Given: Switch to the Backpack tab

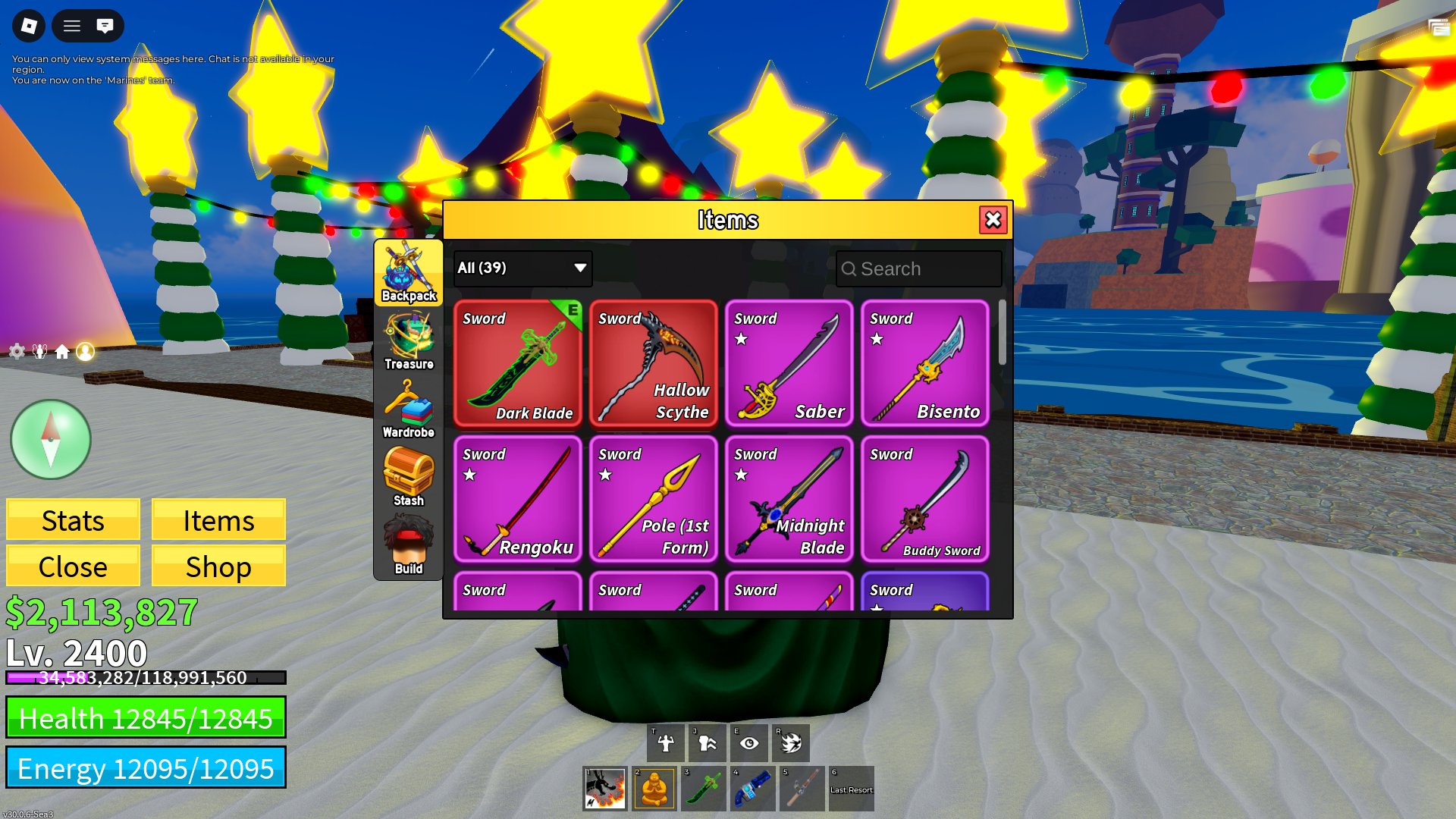Looking at the screenshot, I should (409, 273).
